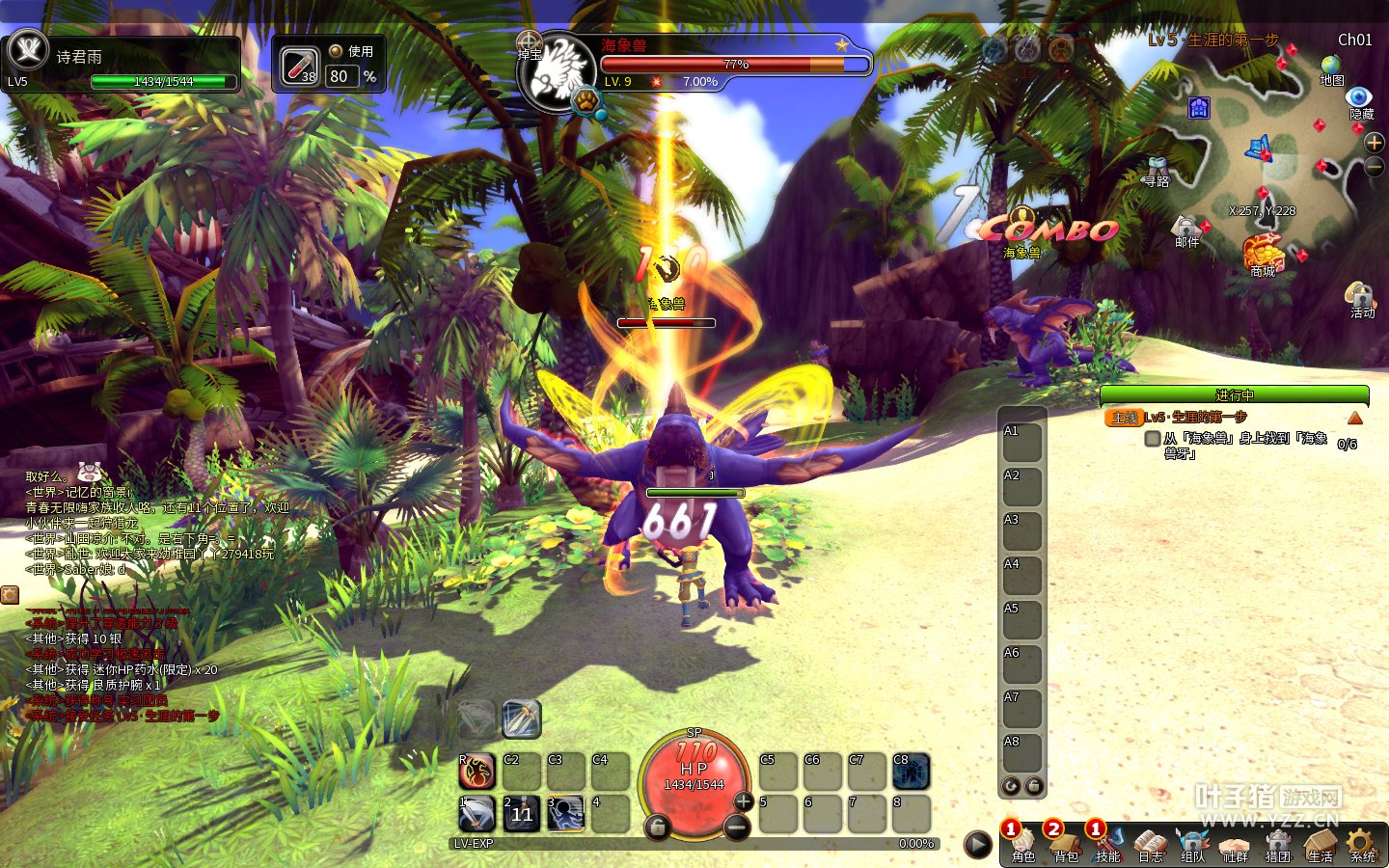Open the 技能 skills menu

1107,843
